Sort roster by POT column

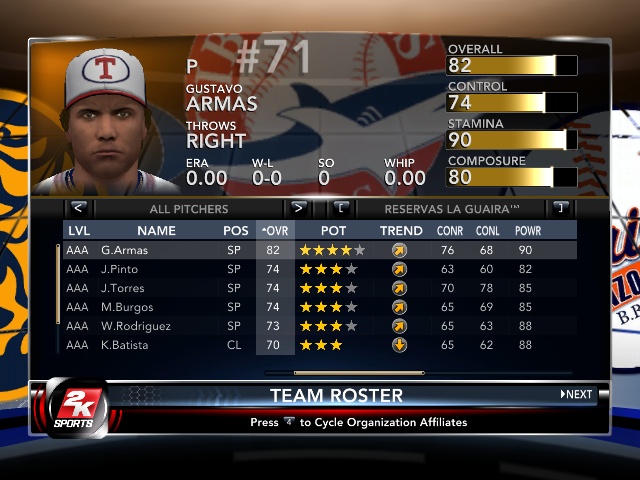(x=333, y=231)
